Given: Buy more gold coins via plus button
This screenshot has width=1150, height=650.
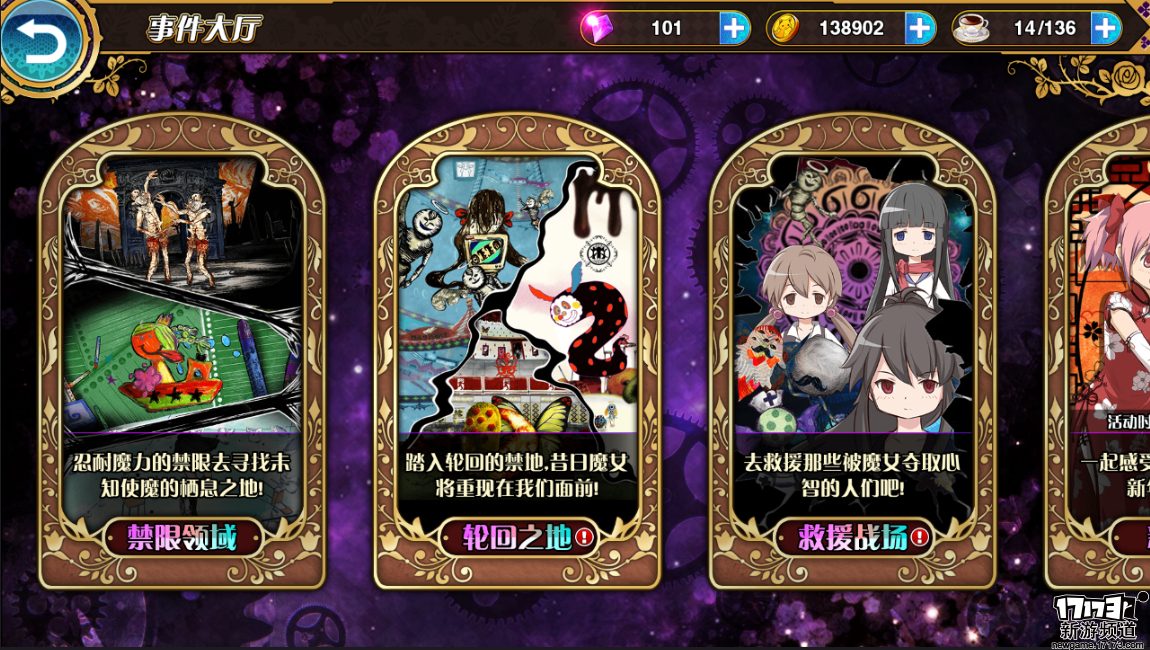Looking at the screenshot, I should pyautogui.click(x=919, y=28).
